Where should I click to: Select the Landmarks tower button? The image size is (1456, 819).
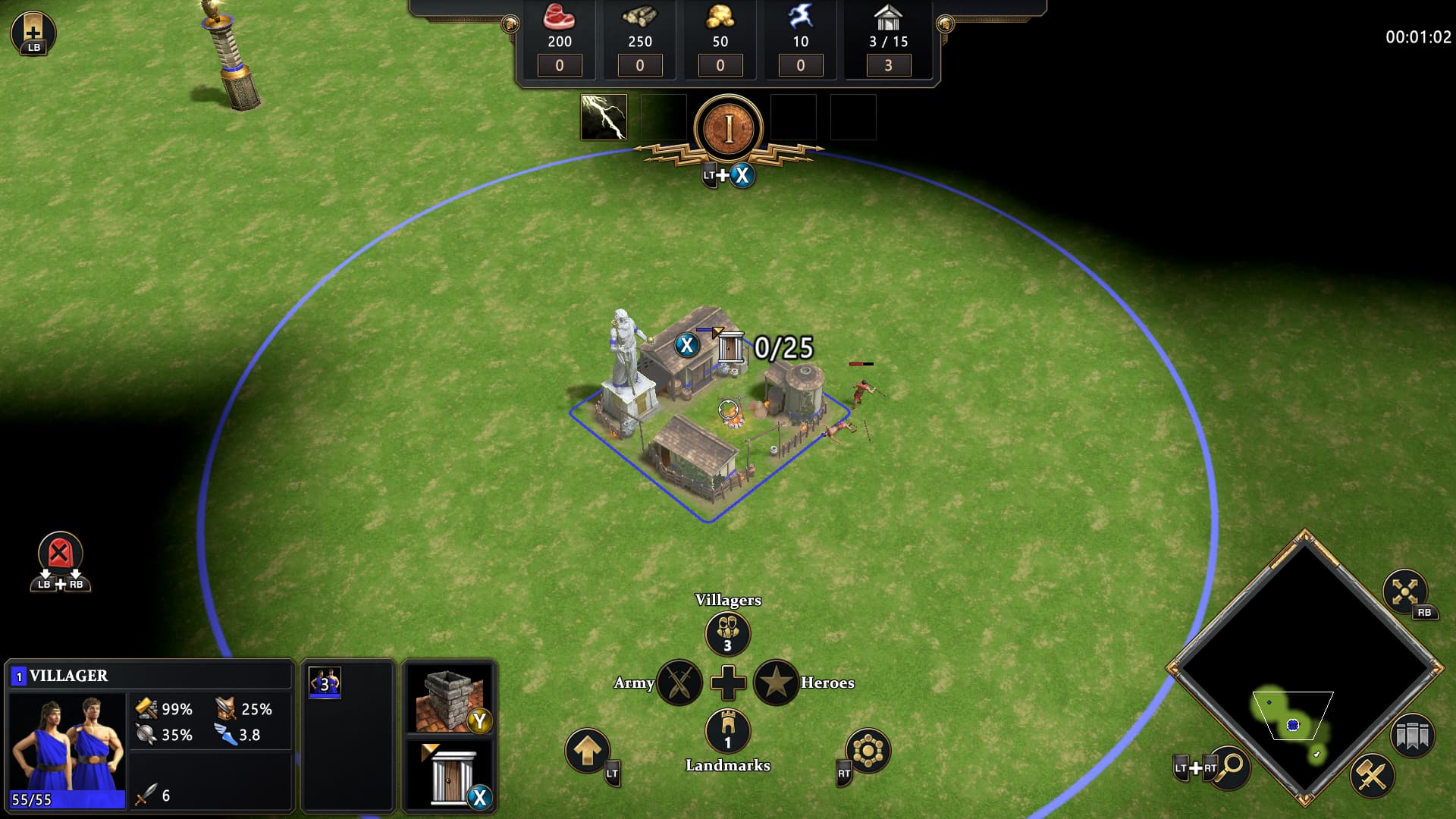[727, 731]
